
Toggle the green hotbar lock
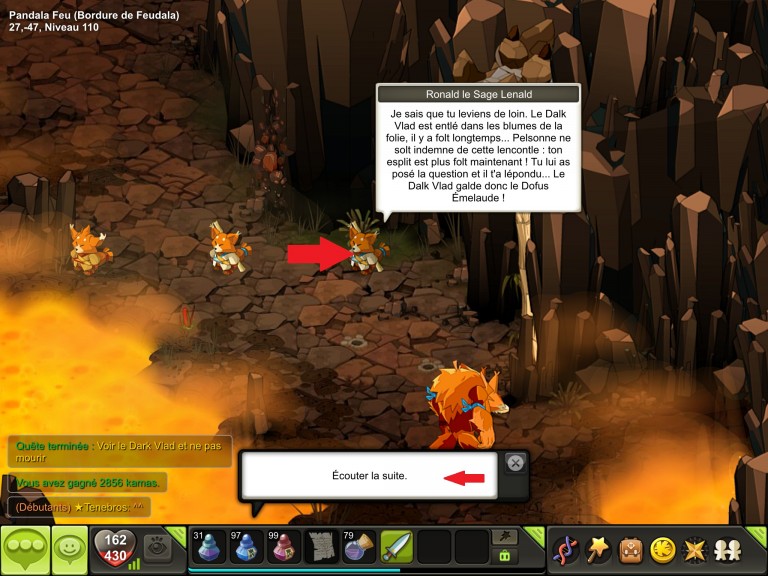pyautogui.click(x=505, y=556)
